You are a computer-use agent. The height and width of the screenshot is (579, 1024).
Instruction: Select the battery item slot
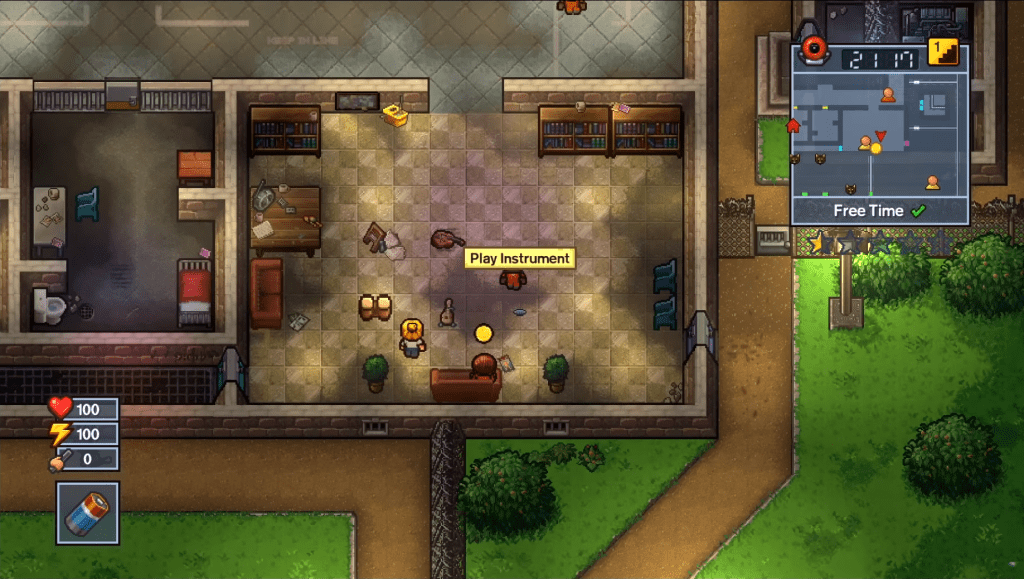(87, 512)
